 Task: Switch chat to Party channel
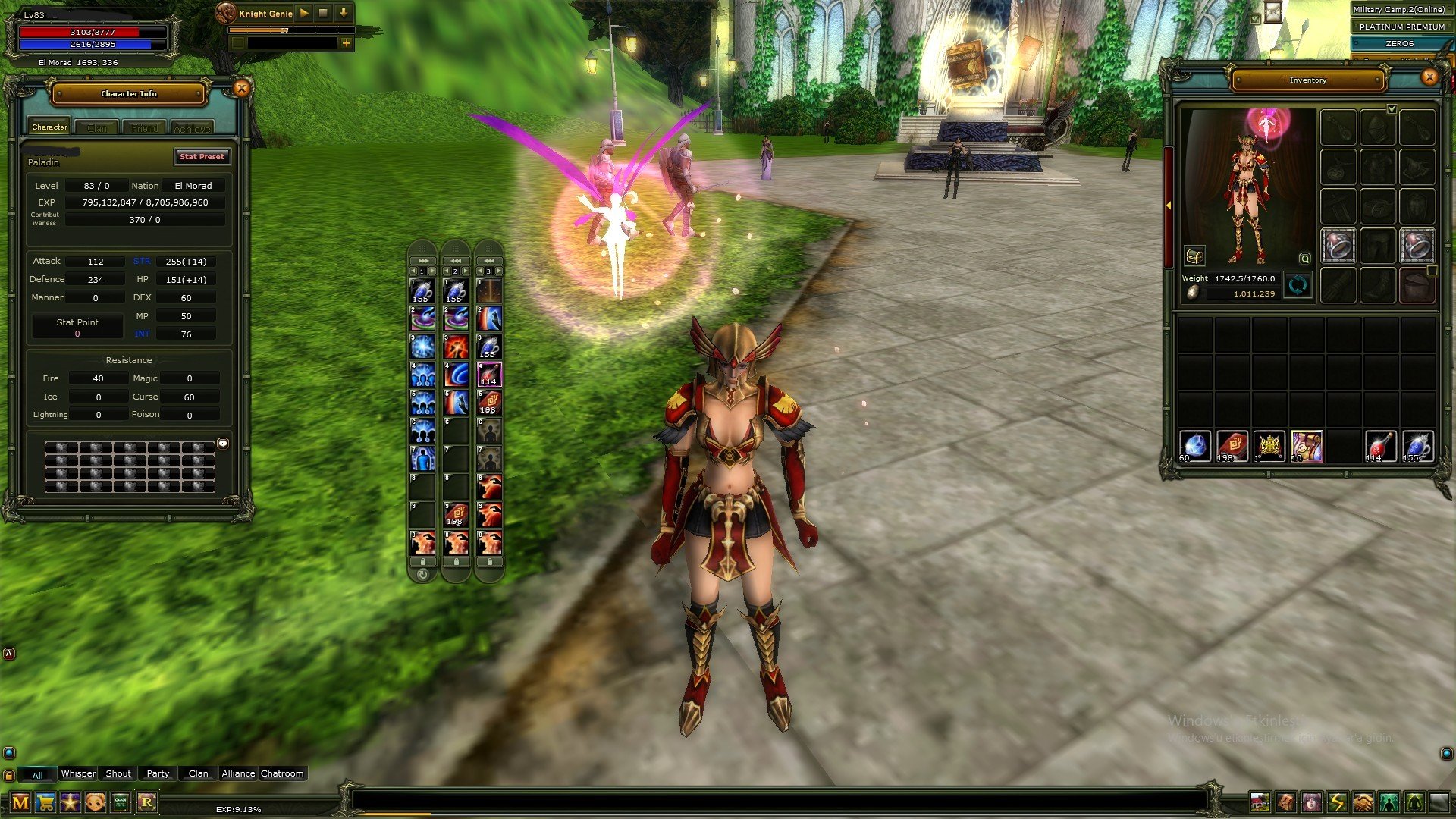(x=158, y=773)
